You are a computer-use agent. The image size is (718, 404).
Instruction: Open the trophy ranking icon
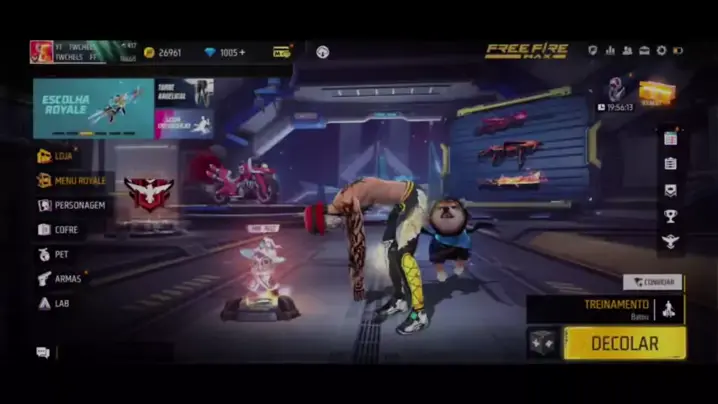(670, 216)
